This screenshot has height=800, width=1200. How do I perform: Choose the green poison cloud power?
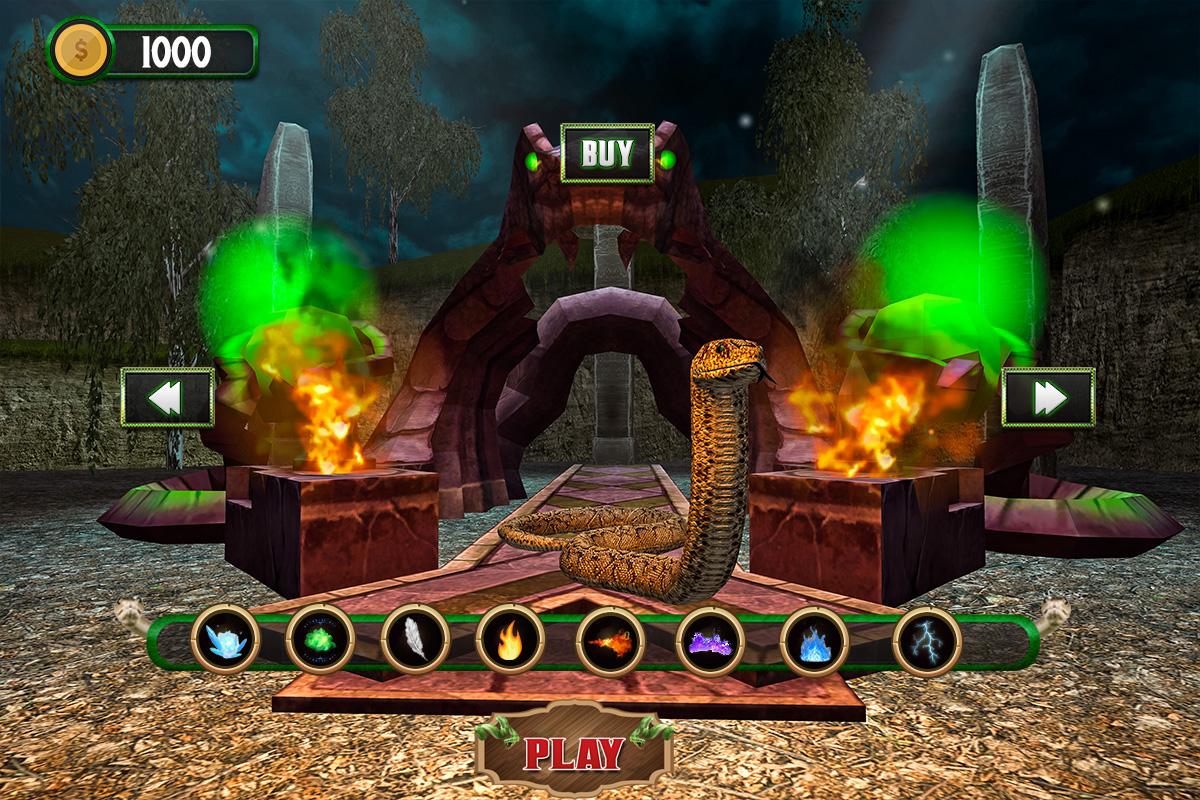(320, 638)
